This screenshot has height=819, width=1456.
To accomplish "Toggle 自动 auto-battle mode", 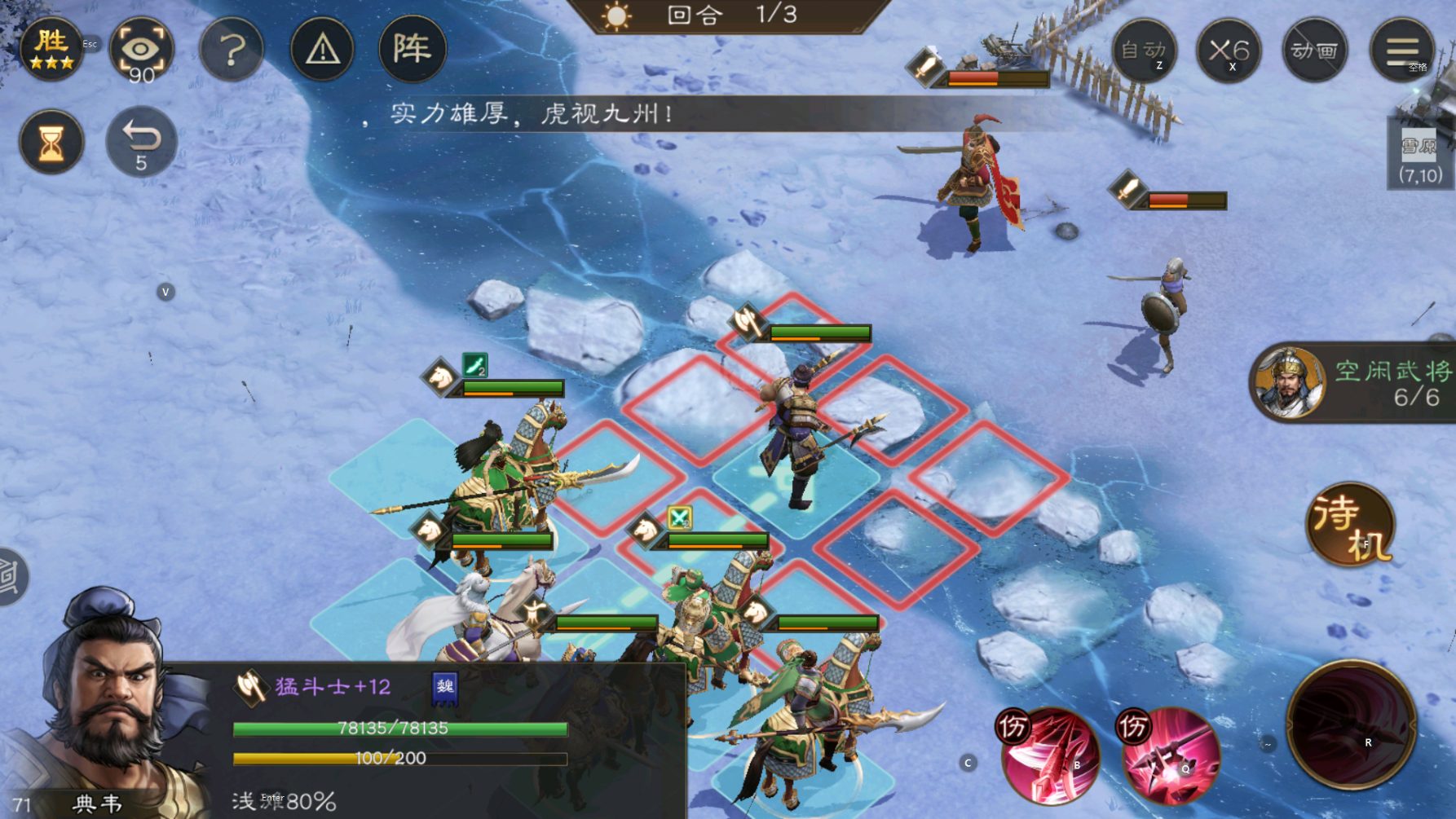I will [1145, 51].
